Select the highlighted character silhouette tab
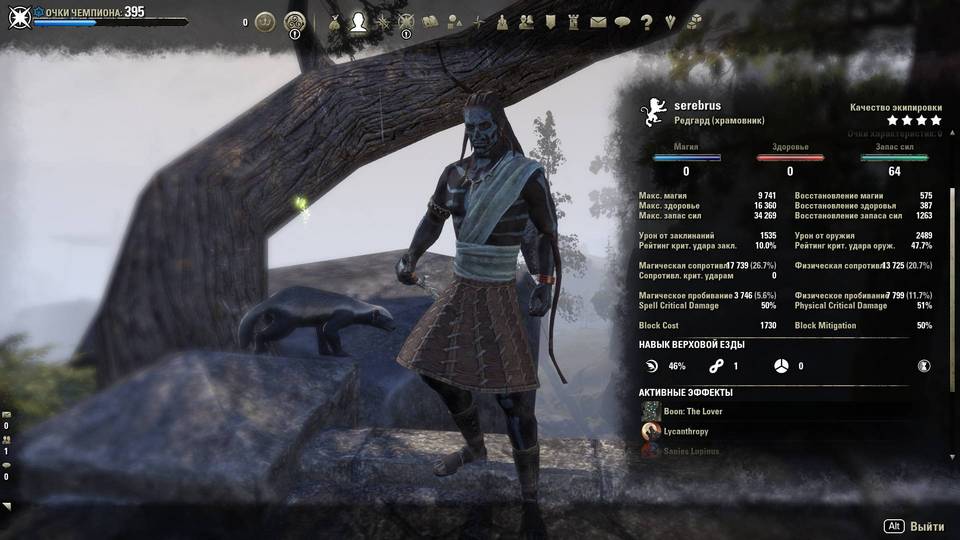960x540 pixels. pos(358,21)
